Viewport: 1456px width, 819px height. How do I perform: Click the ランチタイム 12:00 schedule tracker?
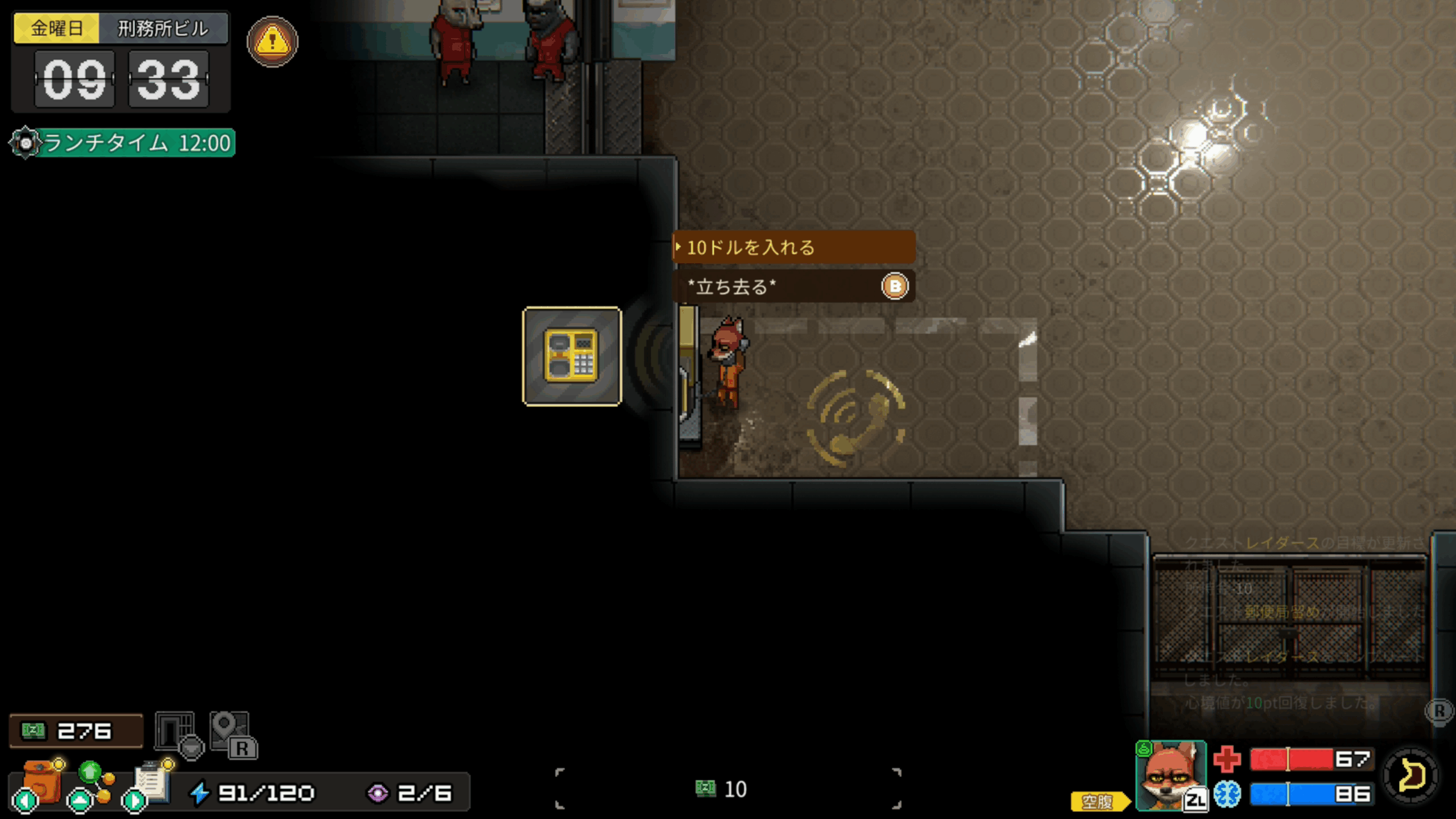[x=123, y=143]
